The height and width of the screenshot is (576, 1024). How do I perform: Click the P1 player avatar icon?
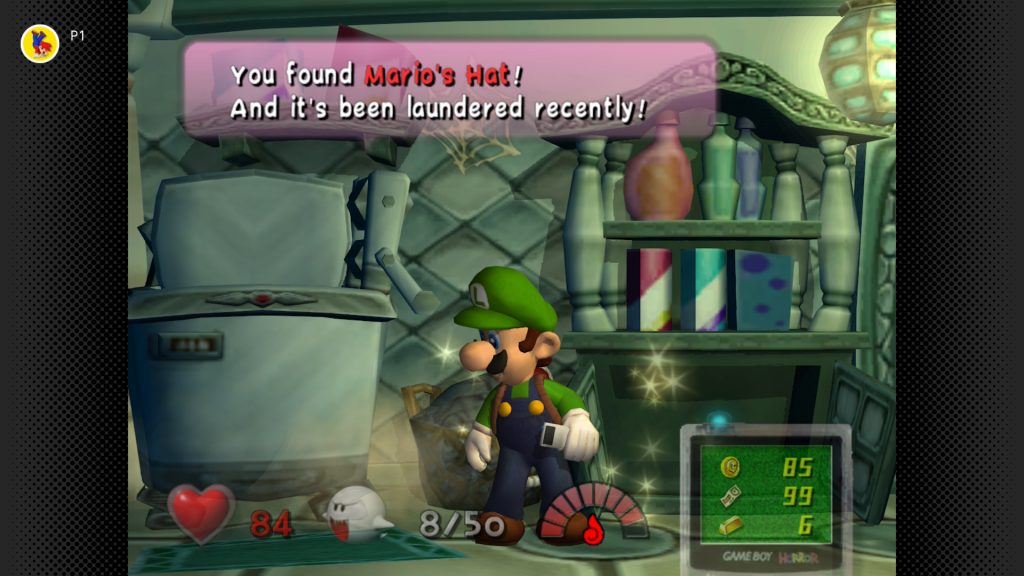coord(40,43)
